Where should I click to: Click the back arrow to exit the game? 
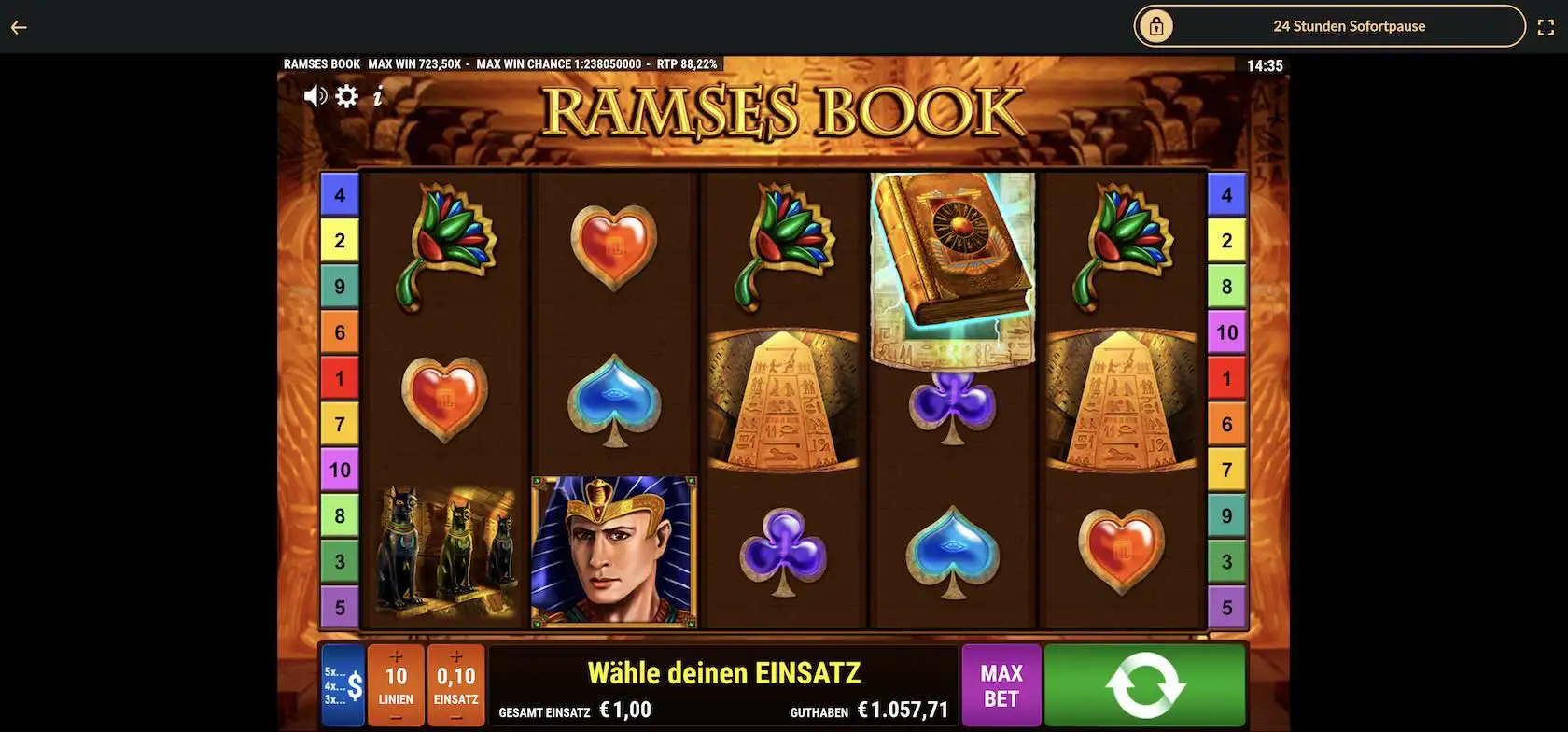pos(19,26)
